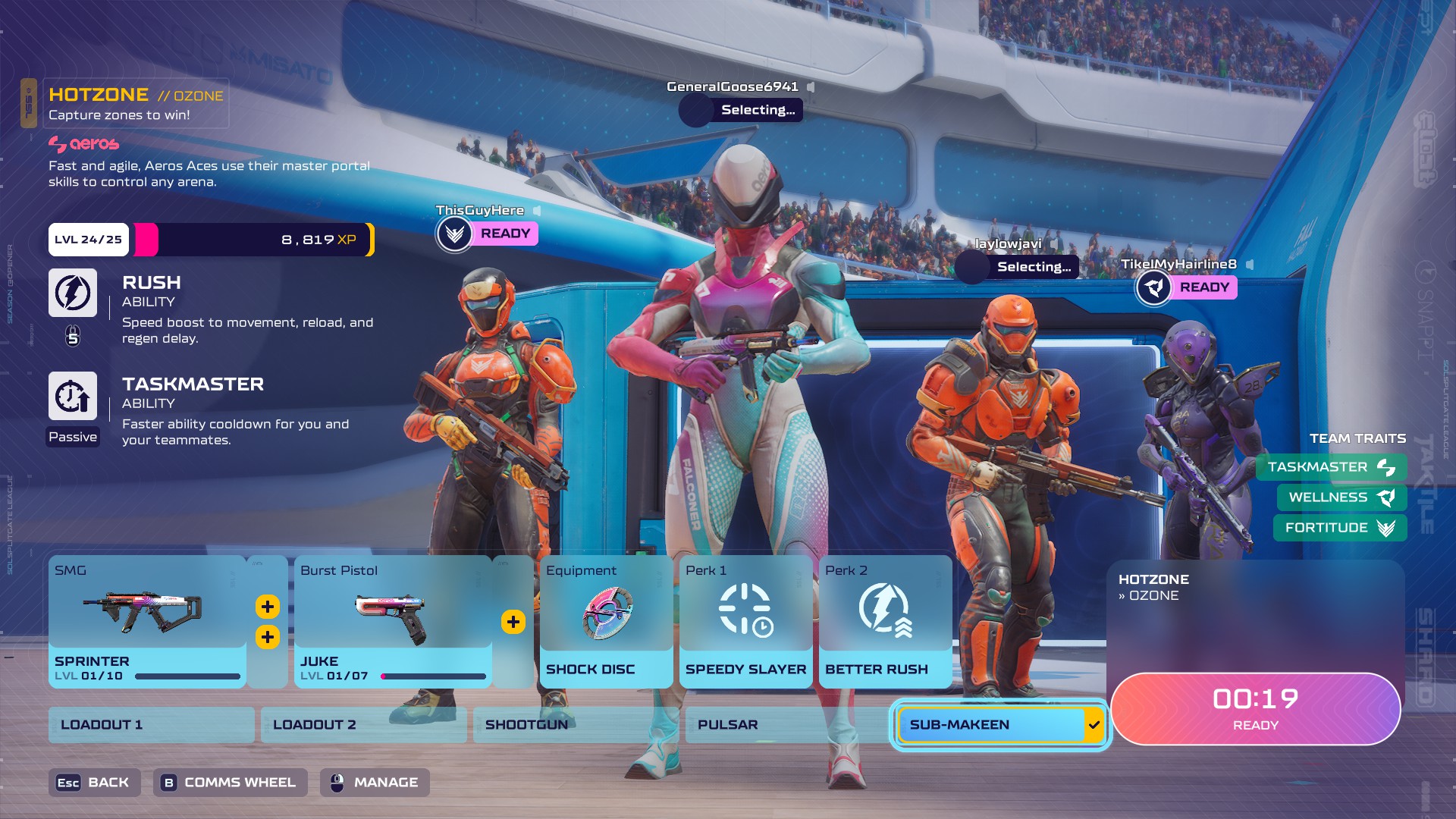Select the Loadout 1 tab
The image size is (1456, 819).
point(151,725)
